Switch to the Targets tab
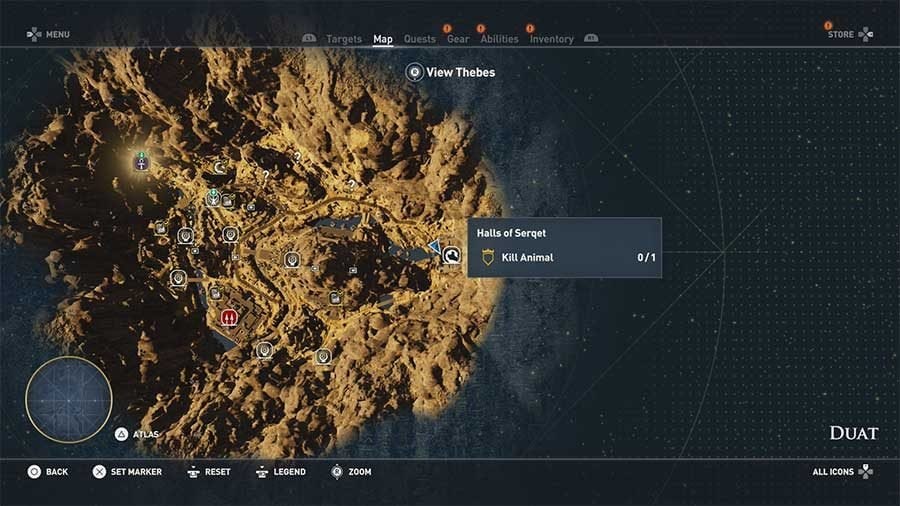 344,39
